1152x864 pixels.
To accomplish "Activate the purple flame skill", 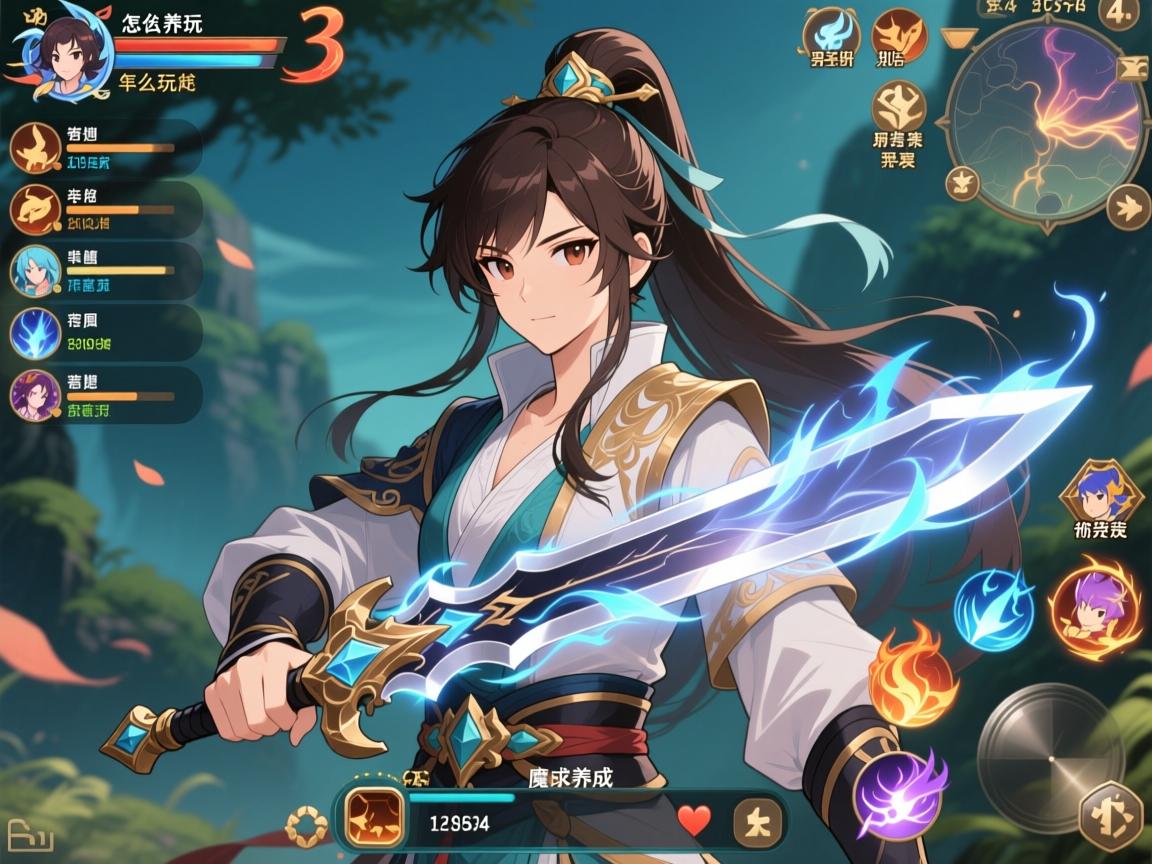I will 900,792.
